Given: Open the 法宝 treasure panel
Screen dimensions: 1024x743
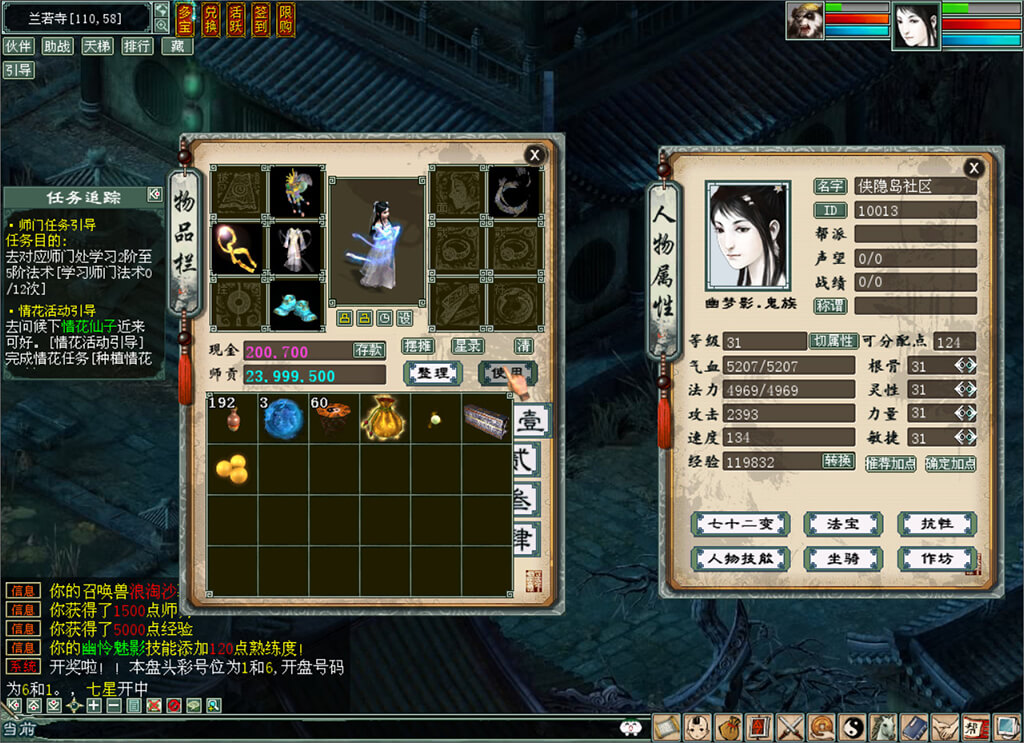Looking at the screenshot, I should pos(844,524).
